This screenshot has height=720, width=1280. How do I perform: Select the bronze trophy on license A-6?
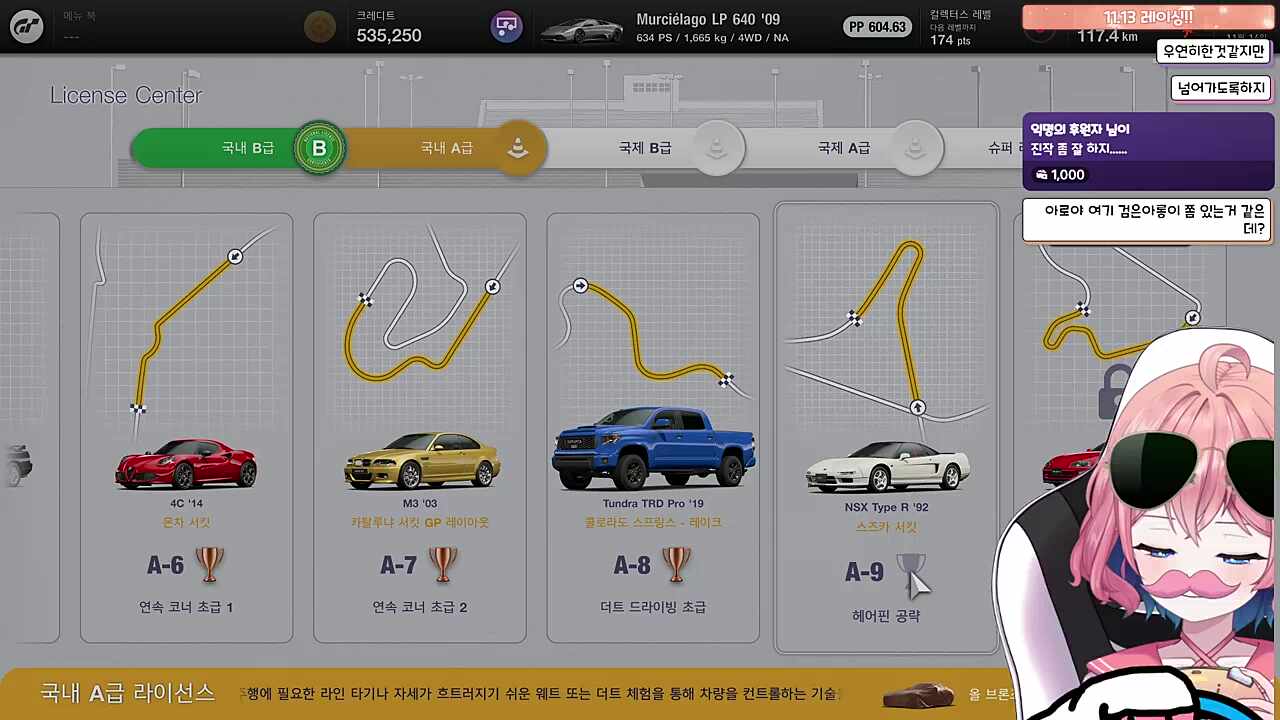(x=210, y=566)
